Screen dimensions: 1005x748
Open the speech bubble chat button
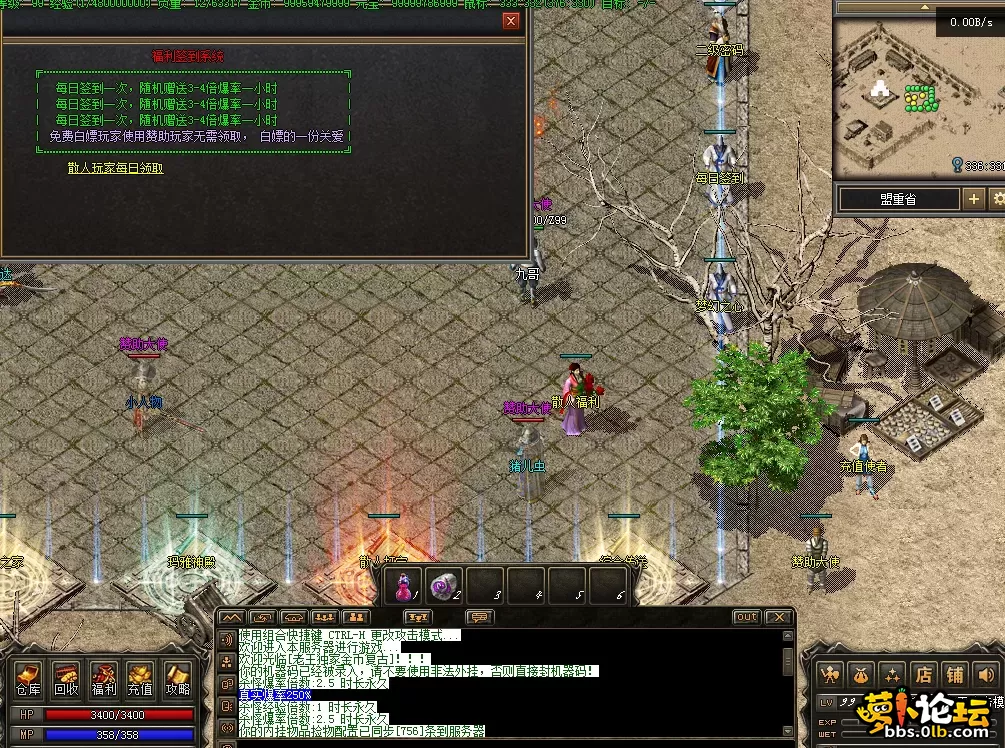[479, 617]
